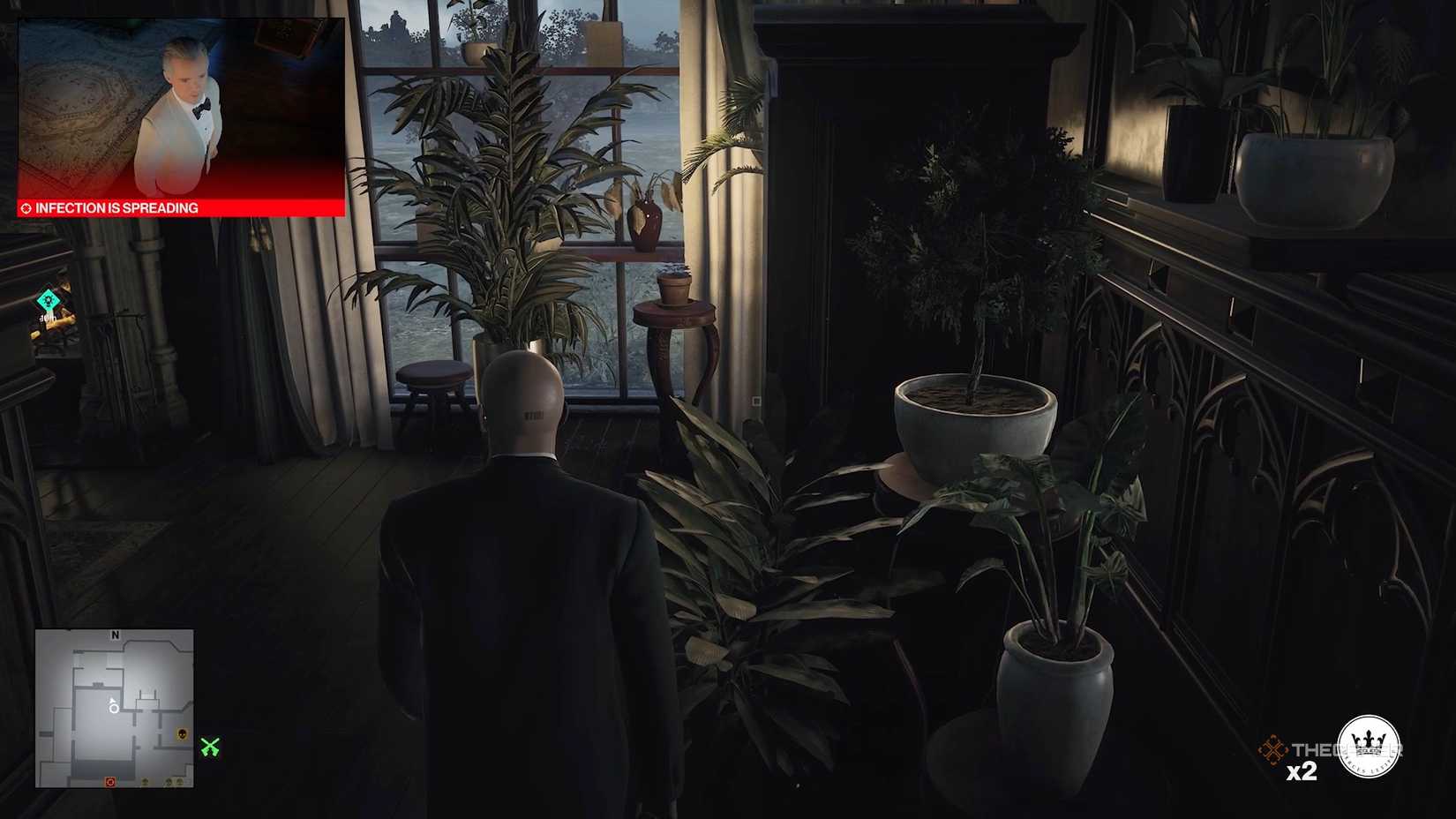Select the skull target marker on the minimap
Screen dimensions: 1456x819
point(182,733)
